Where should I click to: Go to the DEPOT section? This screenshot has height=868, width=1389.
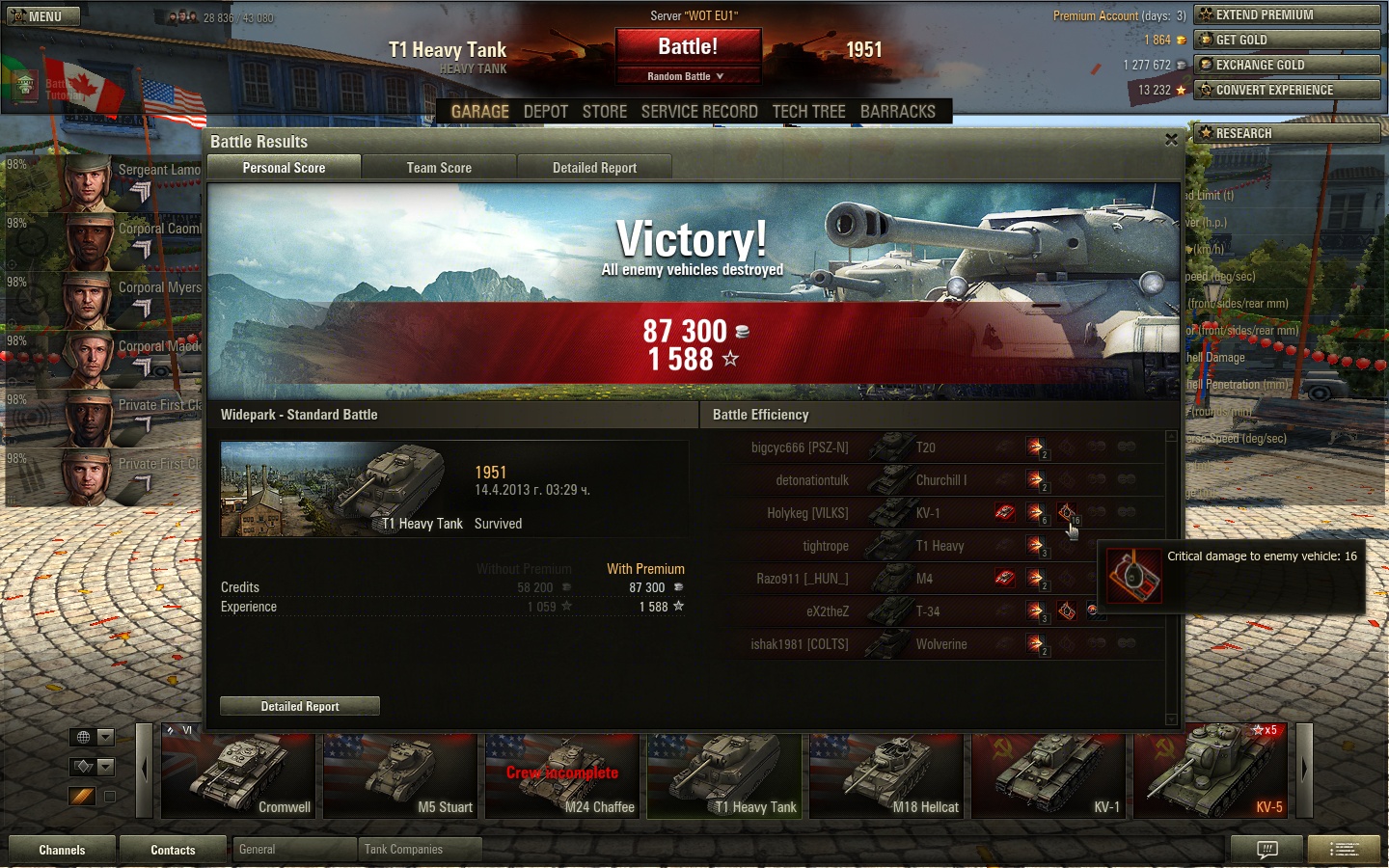(x=545, y=112)
